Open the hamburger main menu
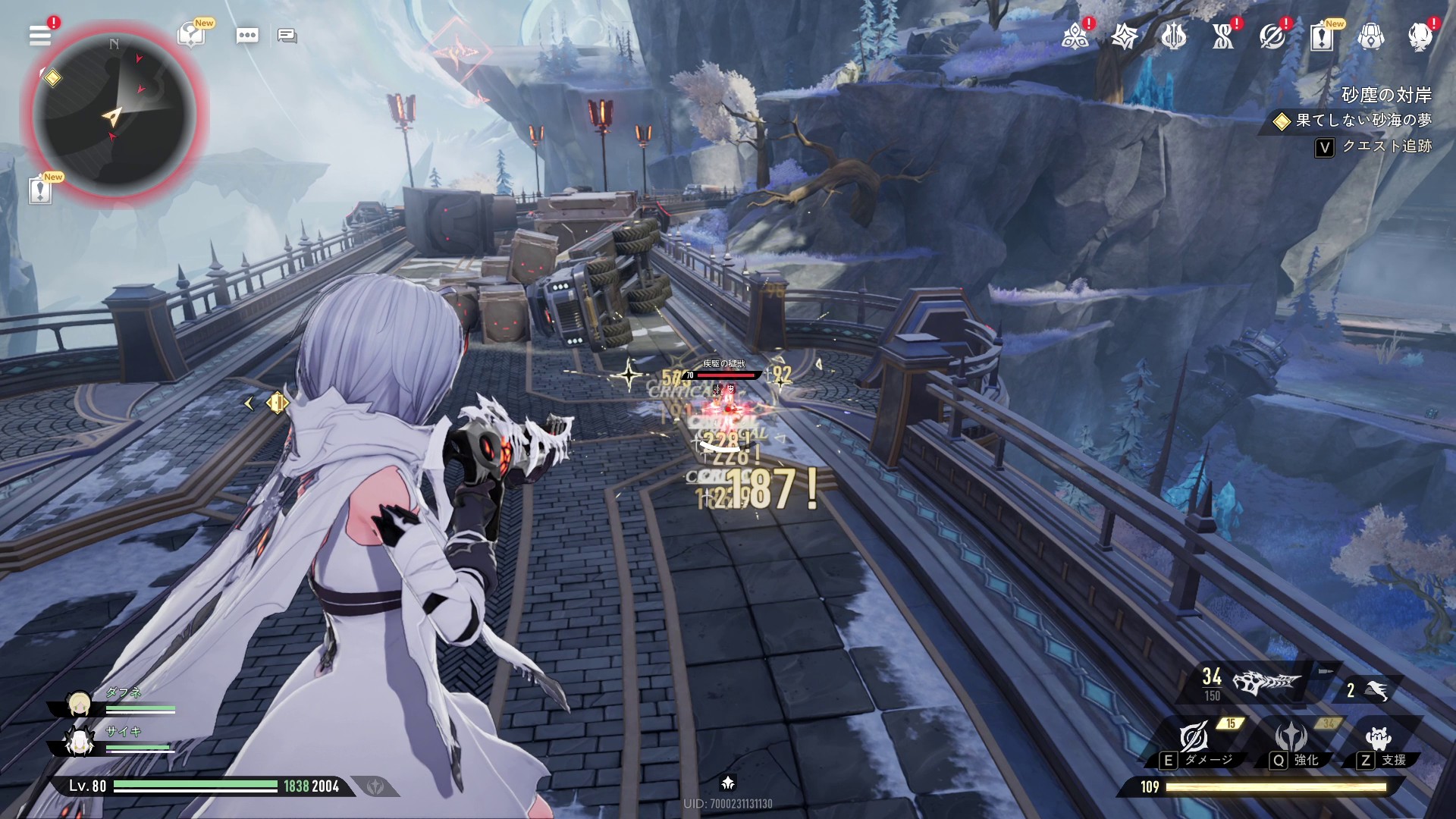The image size is (1456, 819). point(40,35)
